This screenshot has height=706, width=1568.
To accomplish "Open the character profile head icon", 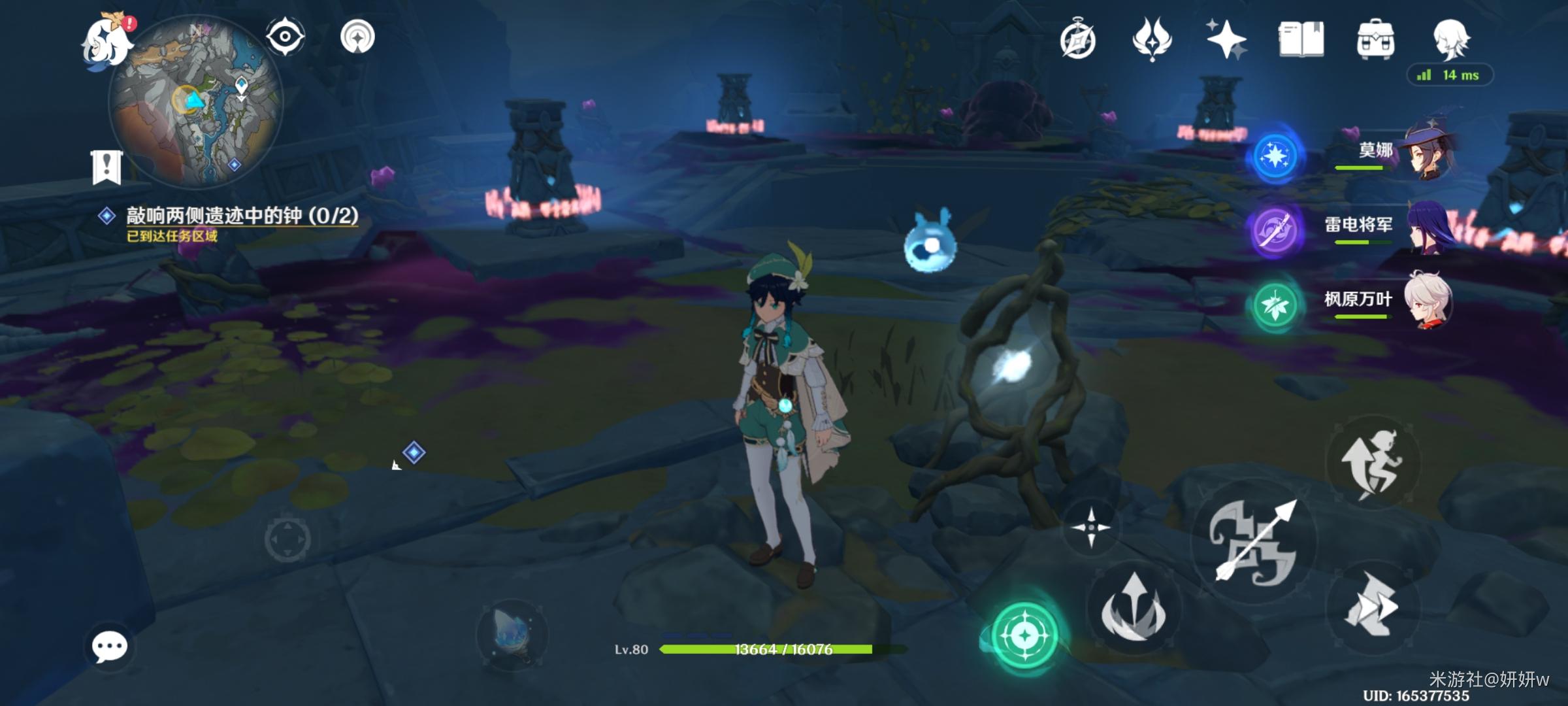I will pos(1451,39).
